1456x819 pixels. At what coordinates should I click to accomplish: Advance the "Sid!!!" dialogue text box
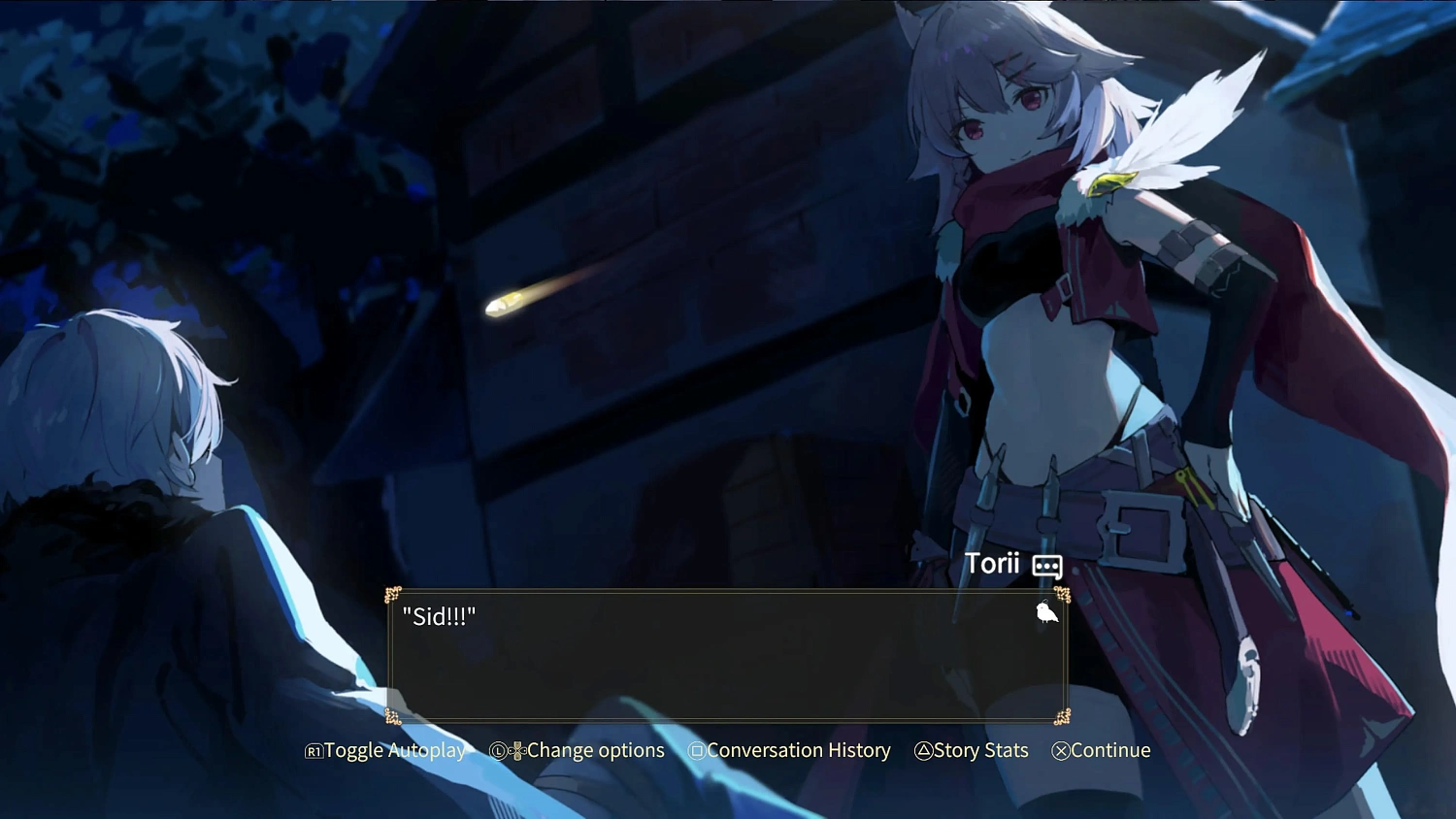pyautogui.click(x=726, y=656)
